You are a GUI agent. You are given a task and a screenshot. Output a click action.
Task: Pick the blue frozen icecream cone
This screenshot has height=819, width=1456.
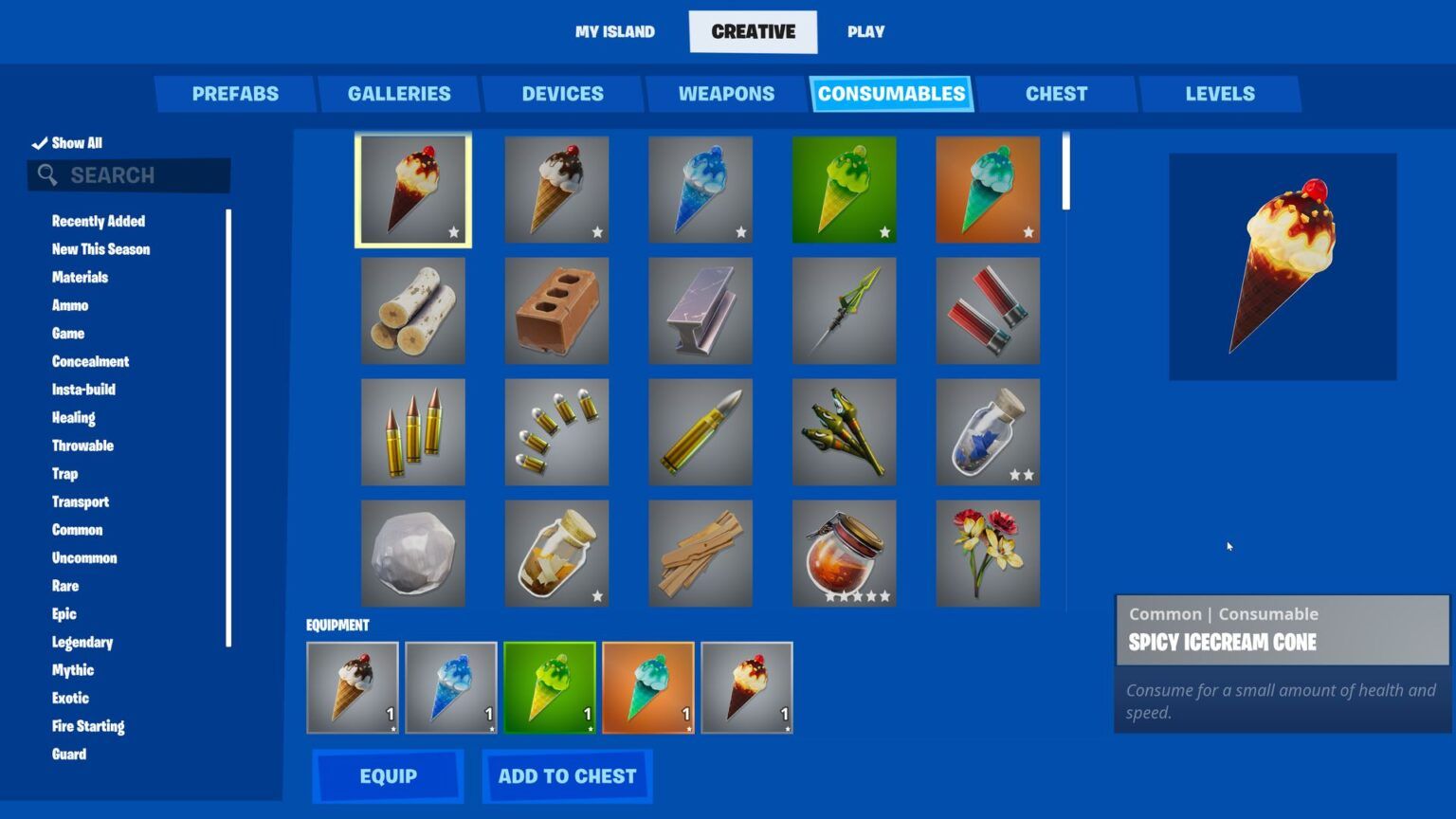click(x=701, y=189)
